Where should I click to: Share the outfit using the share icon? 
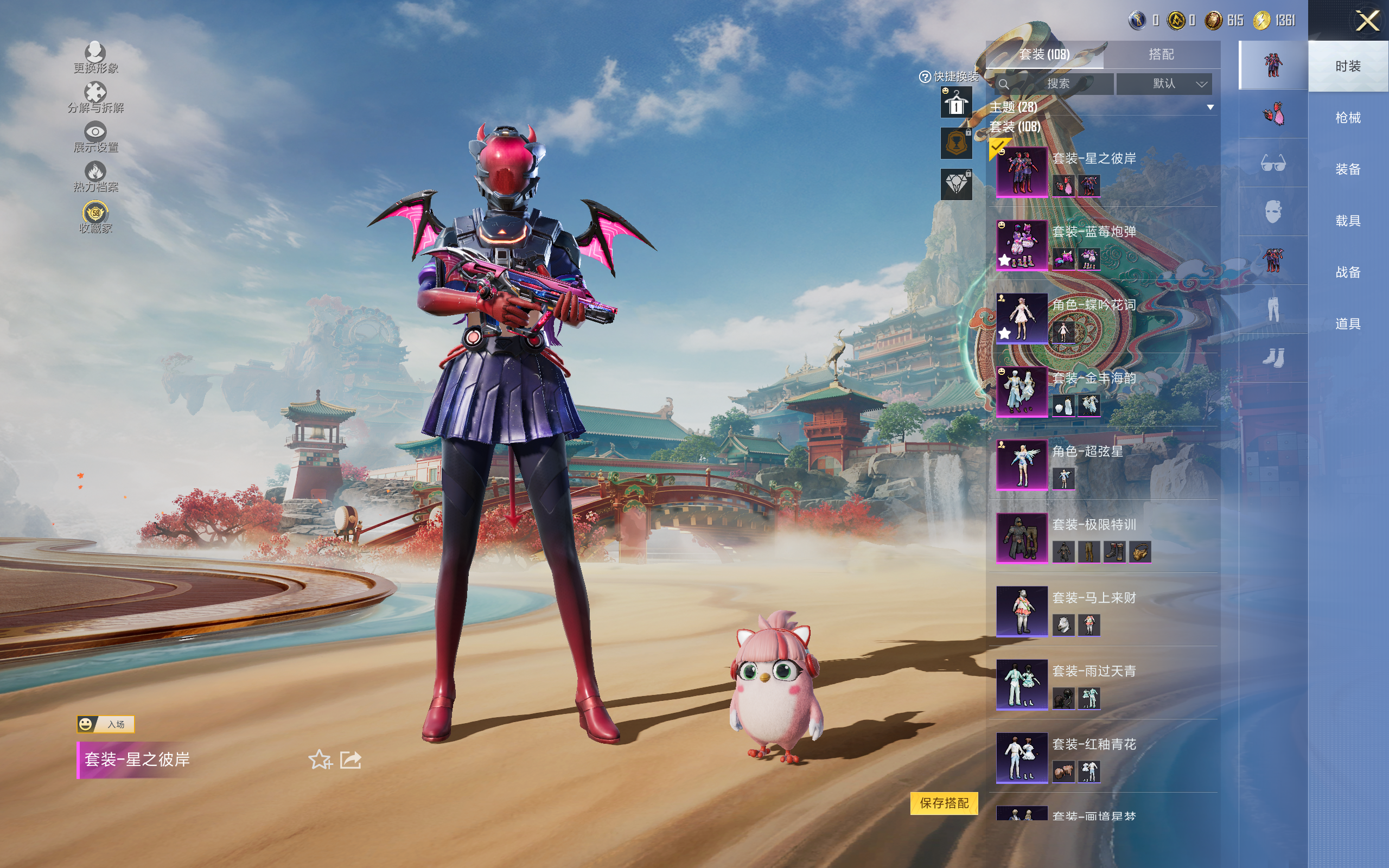pos(351,759)
